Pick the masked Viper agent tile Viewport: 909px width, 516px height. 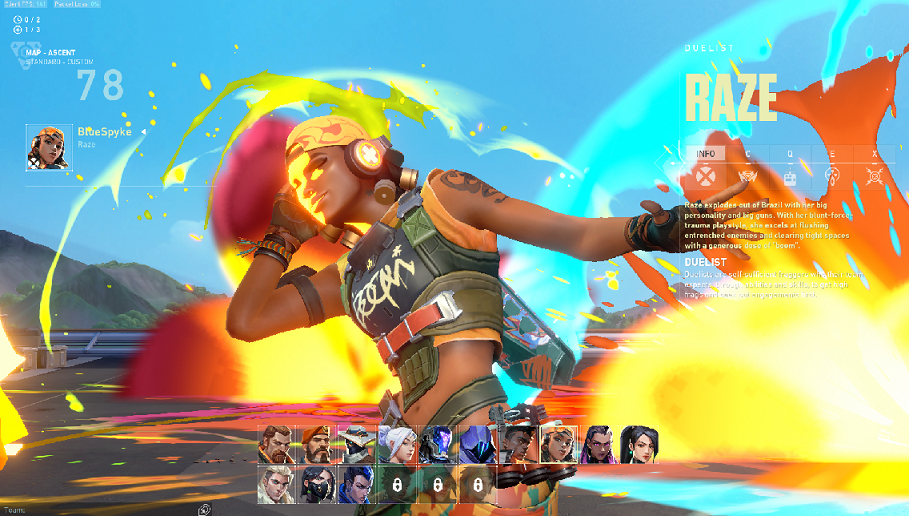(x=317, y=485)
